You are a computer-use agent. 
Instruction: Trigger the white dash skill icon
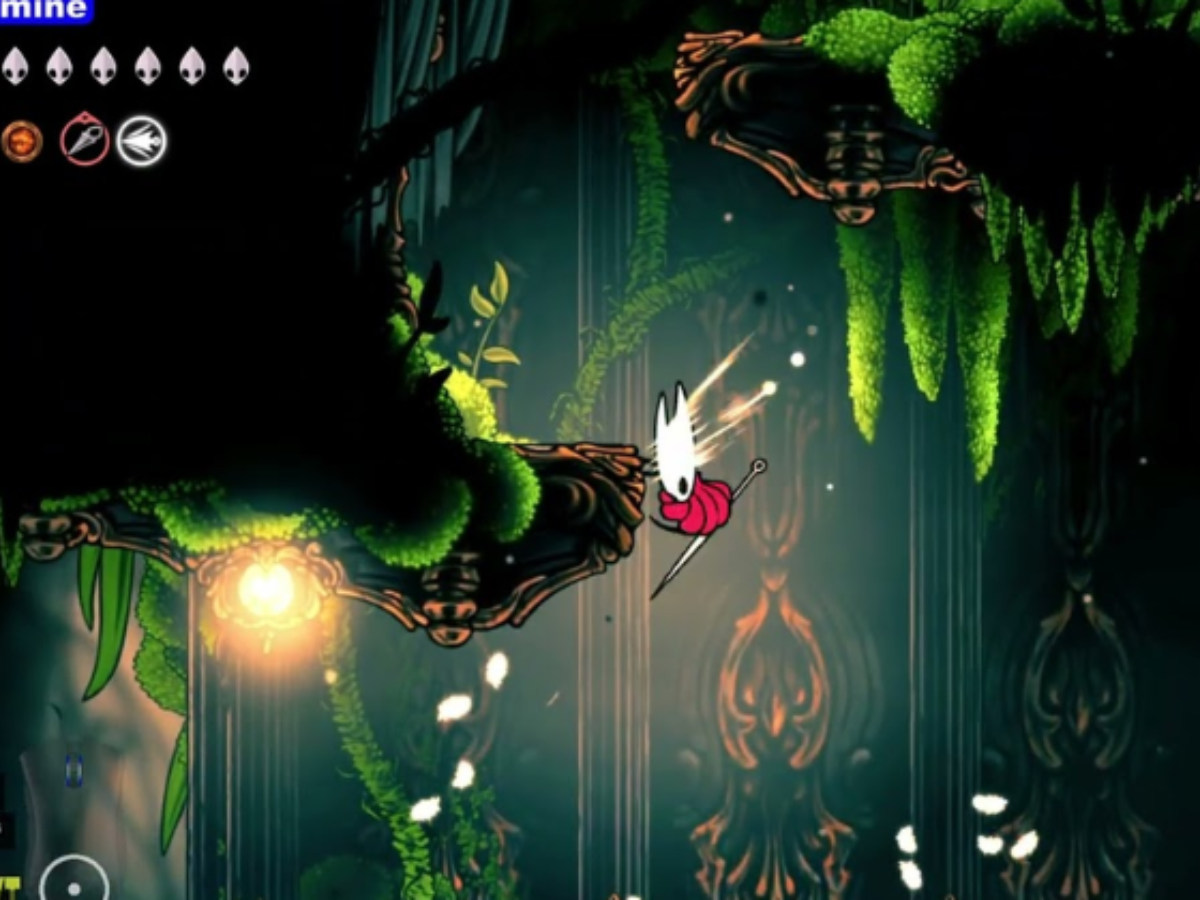tap(141, 141)
